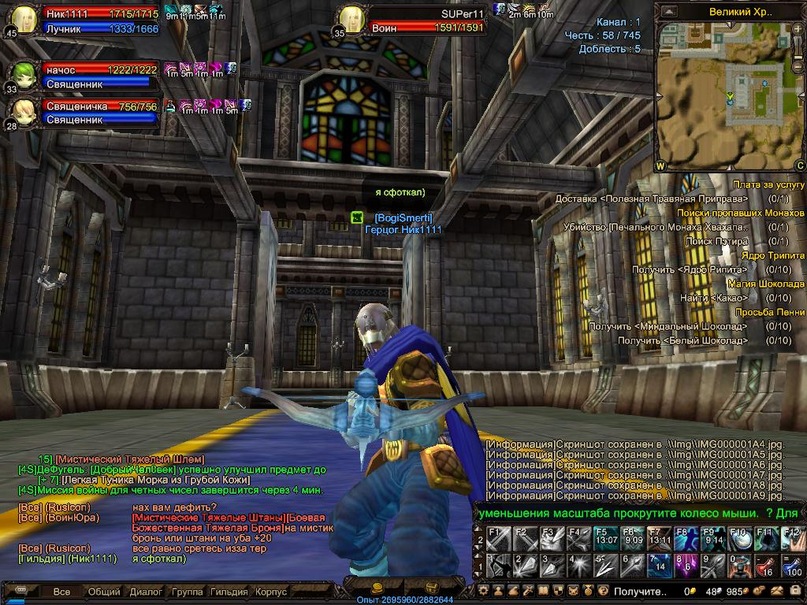Screen dimensions: 807x605
Task: Switch to the Все chat tab
Action: click(62, 591)
